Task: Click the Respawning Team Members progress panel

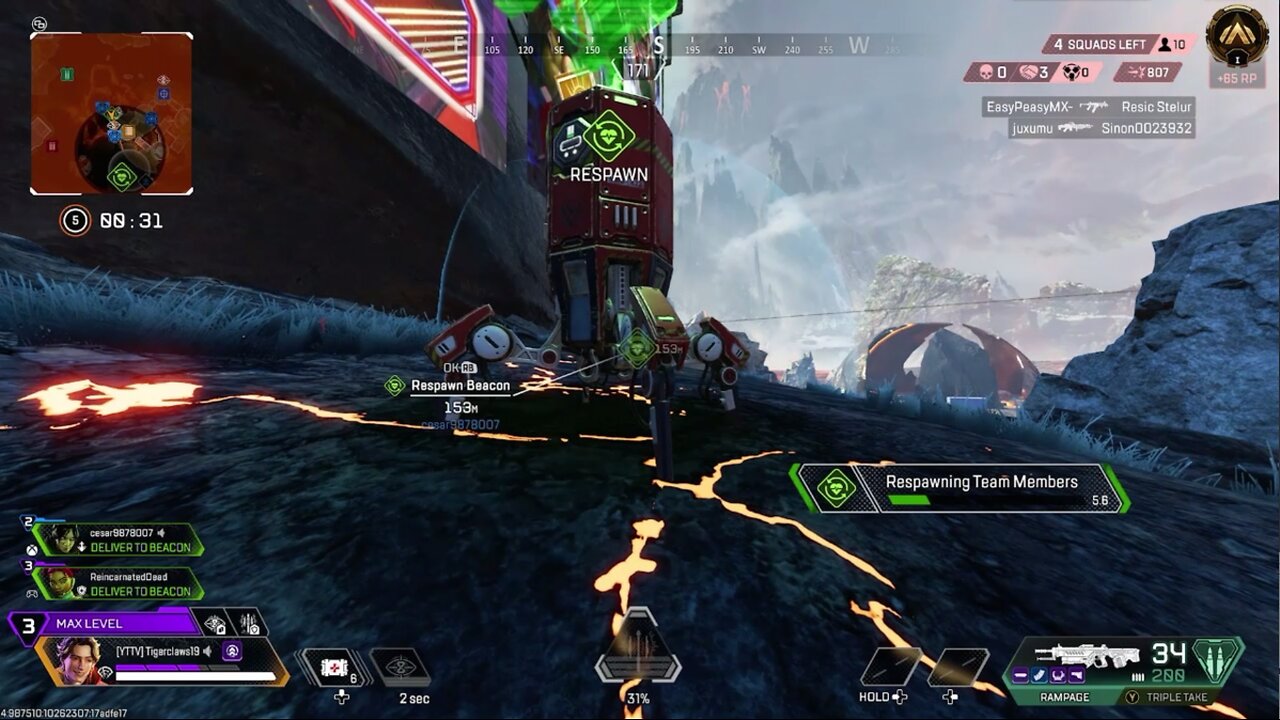Action: [960, 488]
